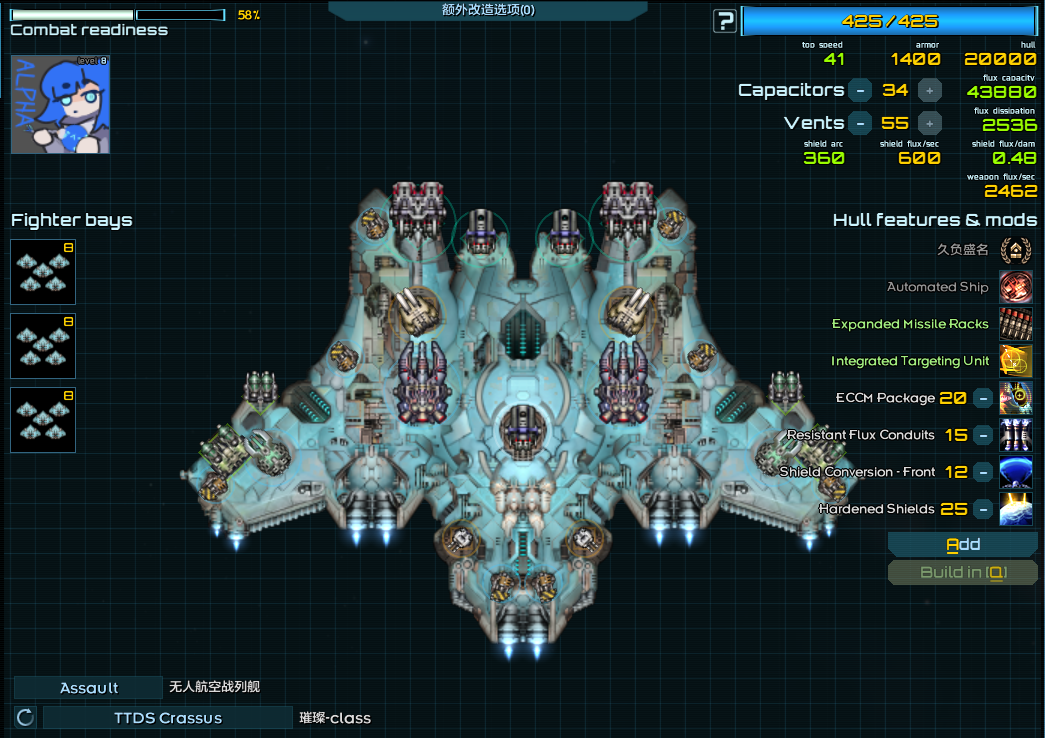Increase Capacitors with the plus button

[929, 90]
